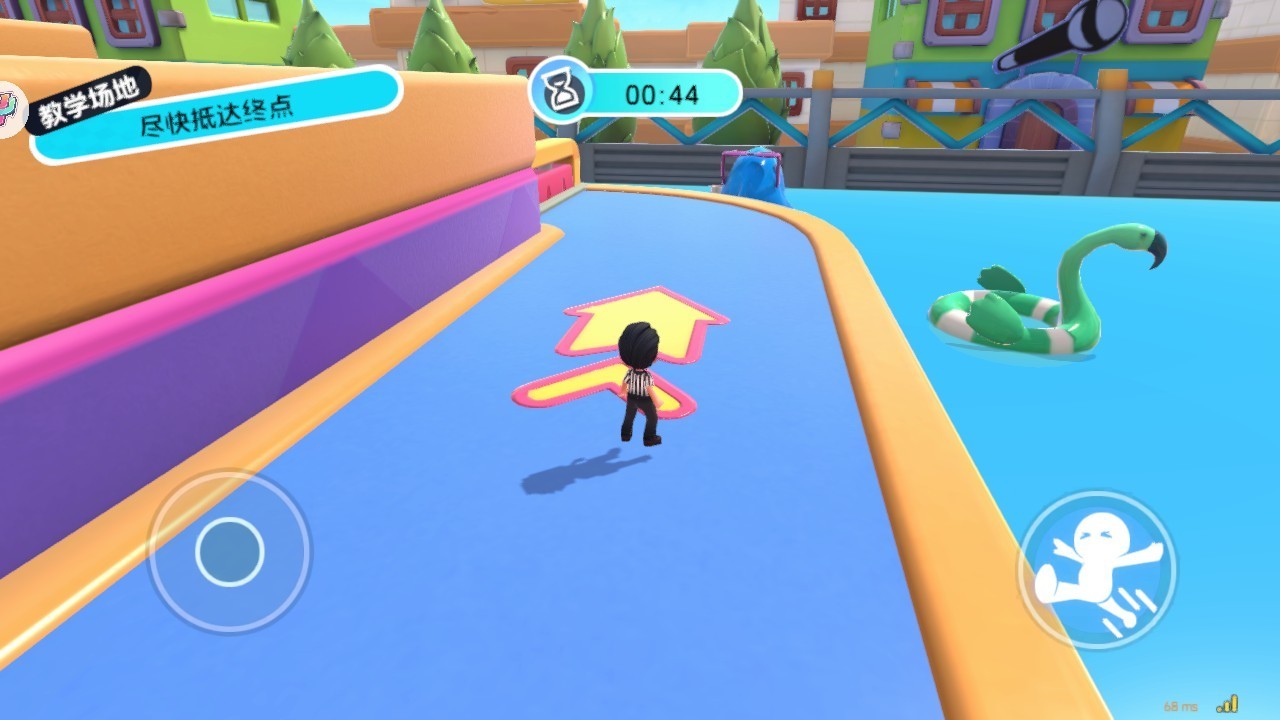
Task: Activate the dive jump action button
Action: click(x=1097, y=571)
